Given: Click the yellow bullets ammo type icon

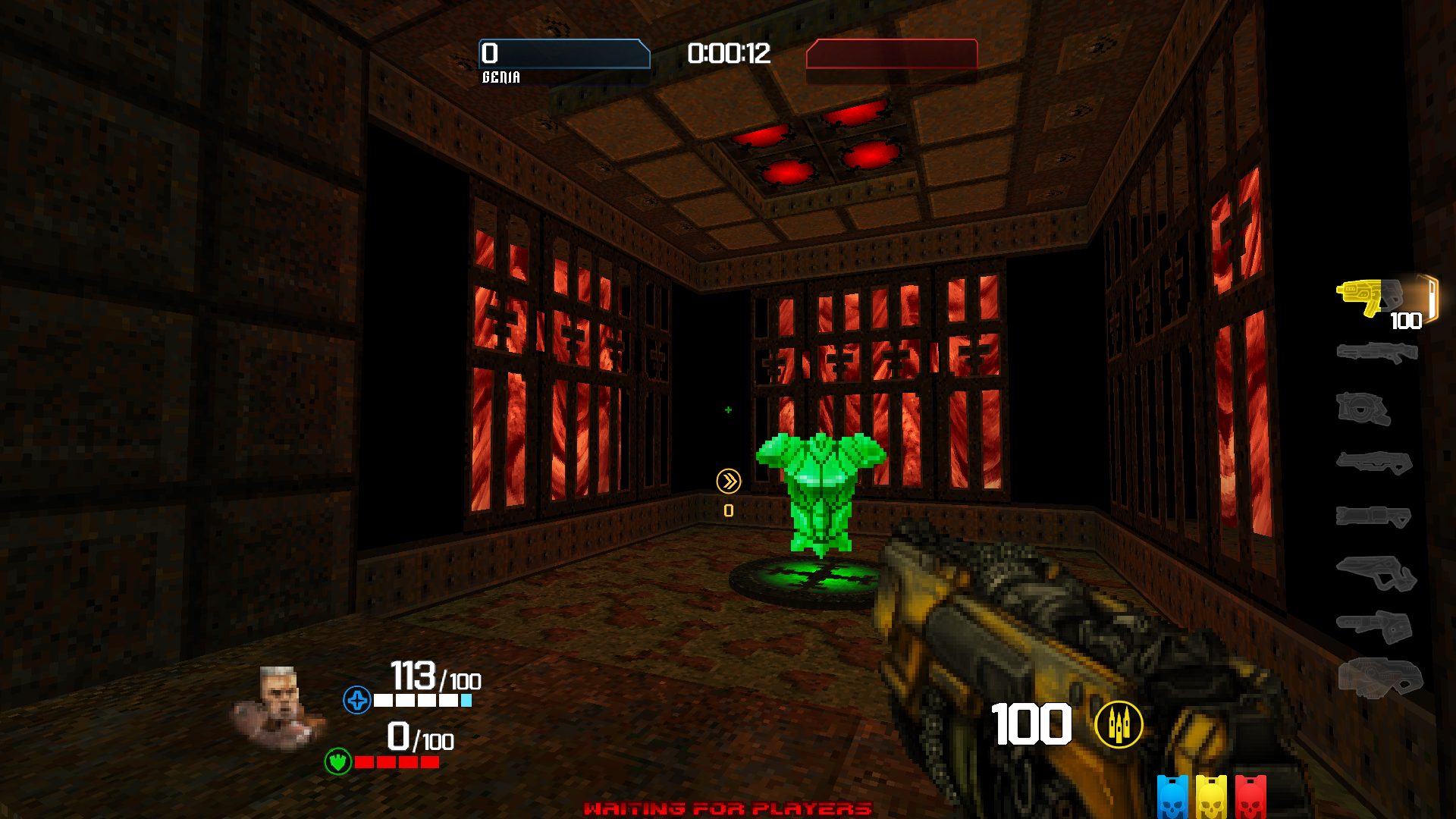Looking at the screenshot, I should click(1119, 725).
